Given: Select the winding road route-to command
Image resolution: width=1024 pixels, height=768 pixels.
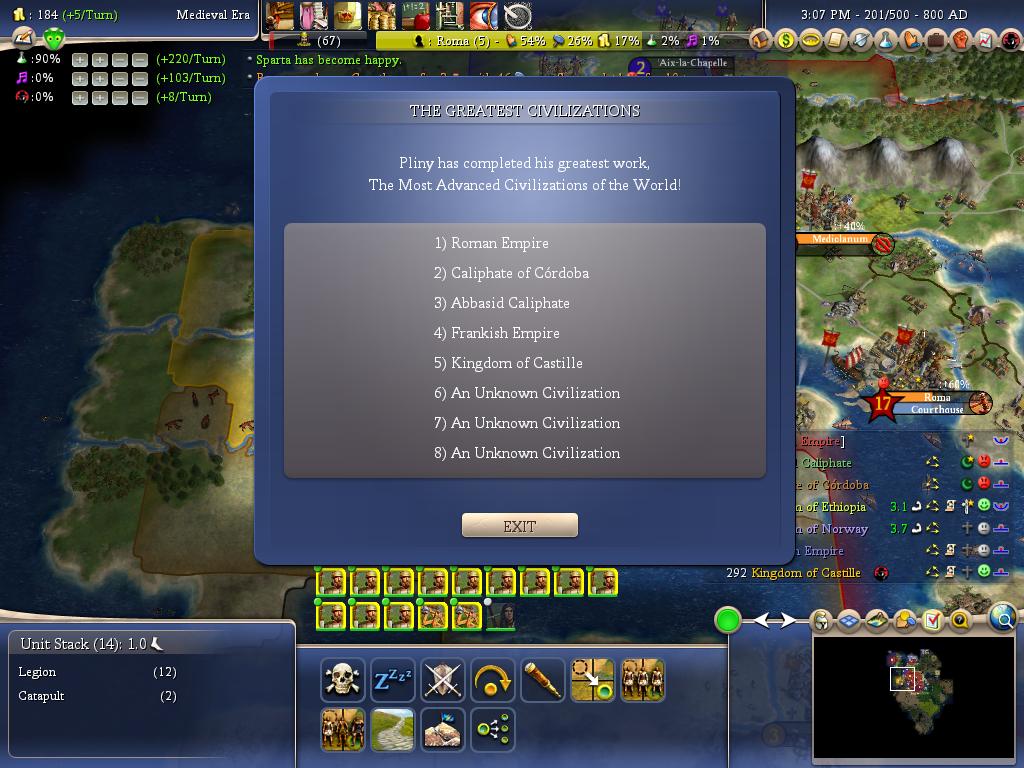Looking at the screenshot, I should click(x=392, y=731).
